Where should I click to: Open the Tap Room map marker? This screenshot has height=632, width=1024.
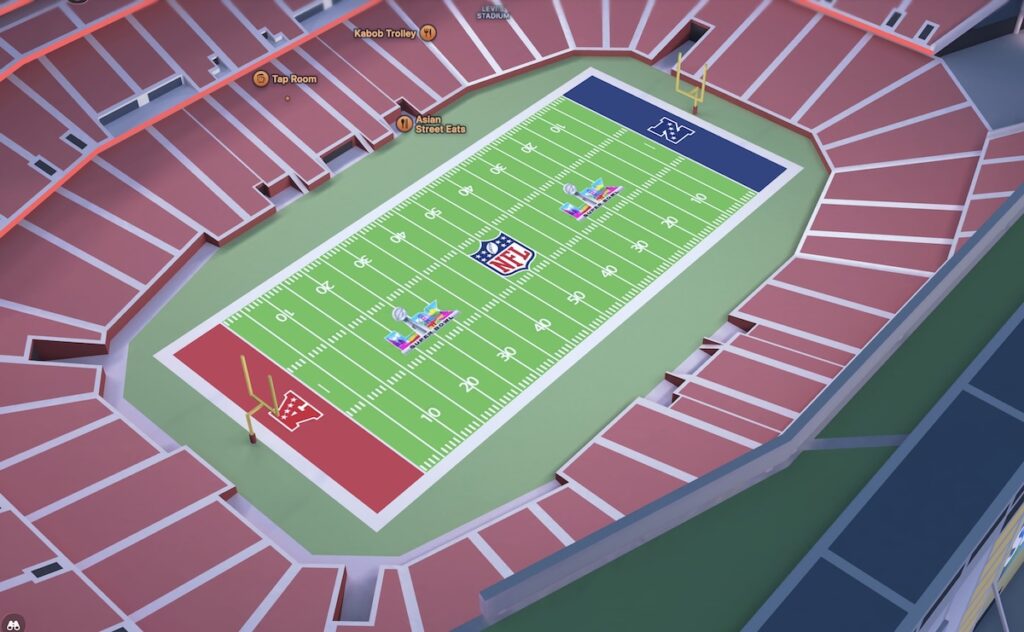(260, 78)
